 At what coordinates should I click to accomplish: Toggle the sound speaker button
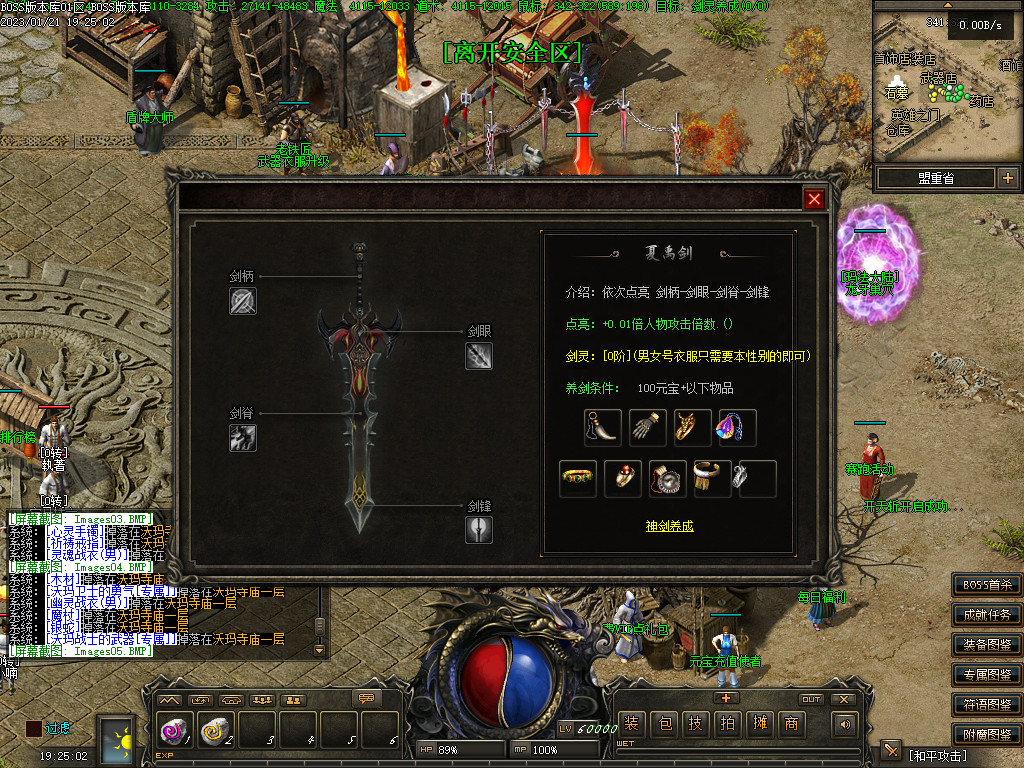click(846, 724)
